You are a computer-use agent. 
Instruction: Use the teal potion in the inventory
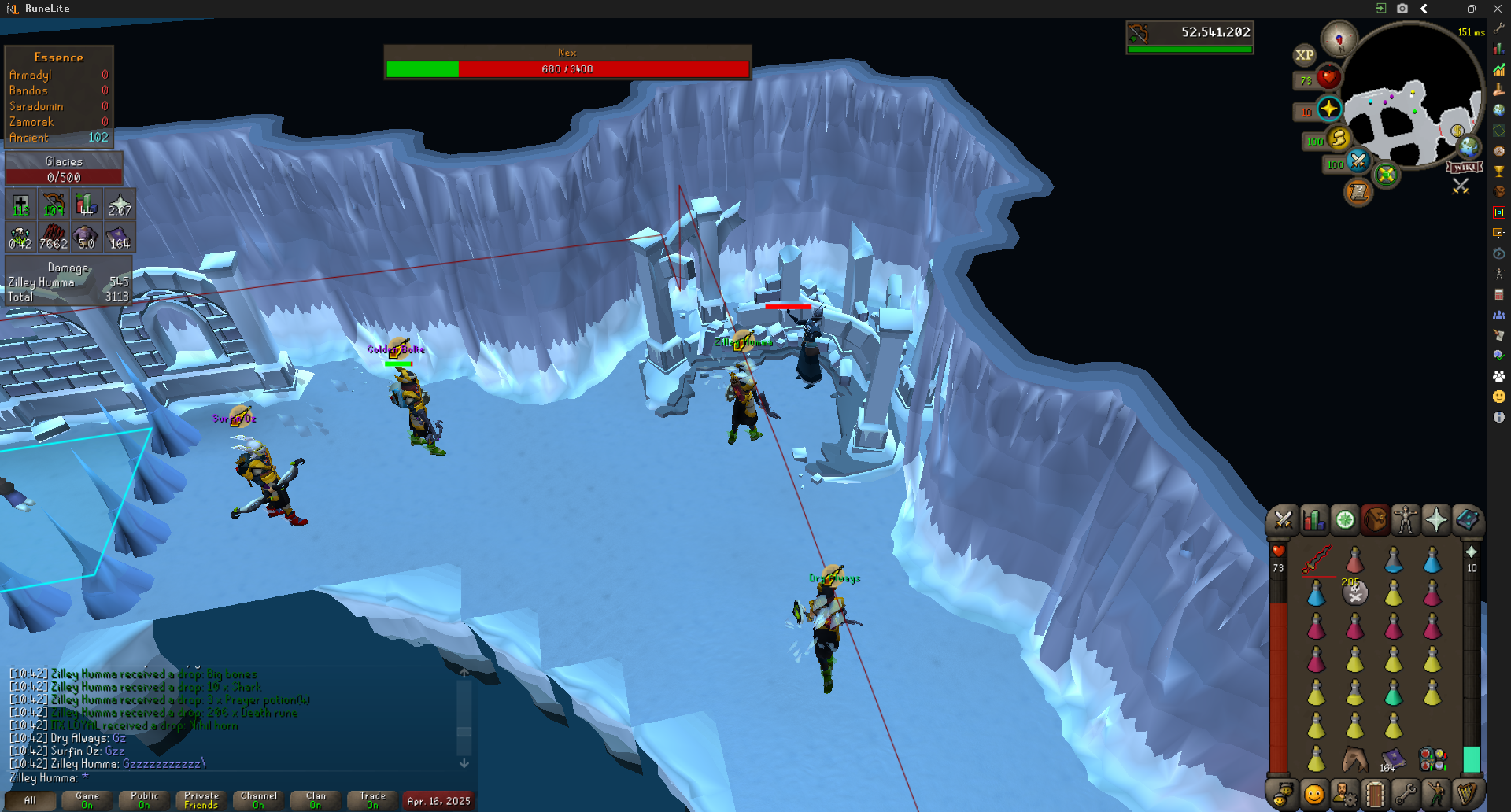coord(1393,693)
